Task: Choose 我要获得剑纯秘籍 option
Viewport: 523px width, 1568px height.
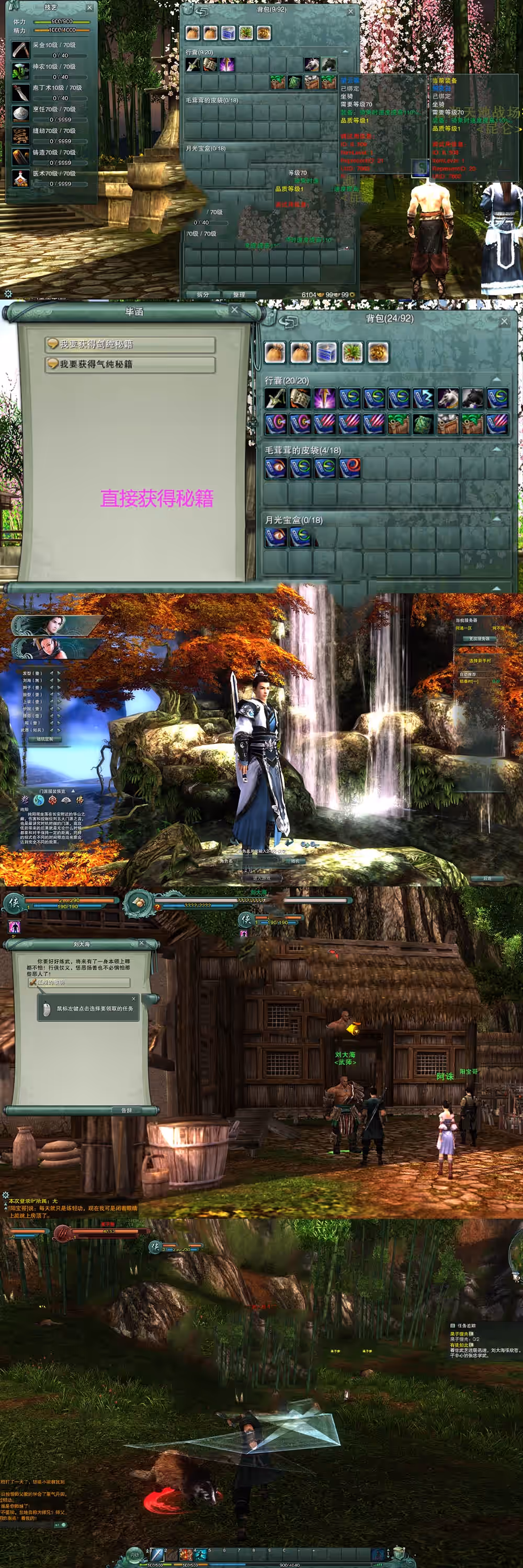Action: pyautogui.click(x=130, y=344)
